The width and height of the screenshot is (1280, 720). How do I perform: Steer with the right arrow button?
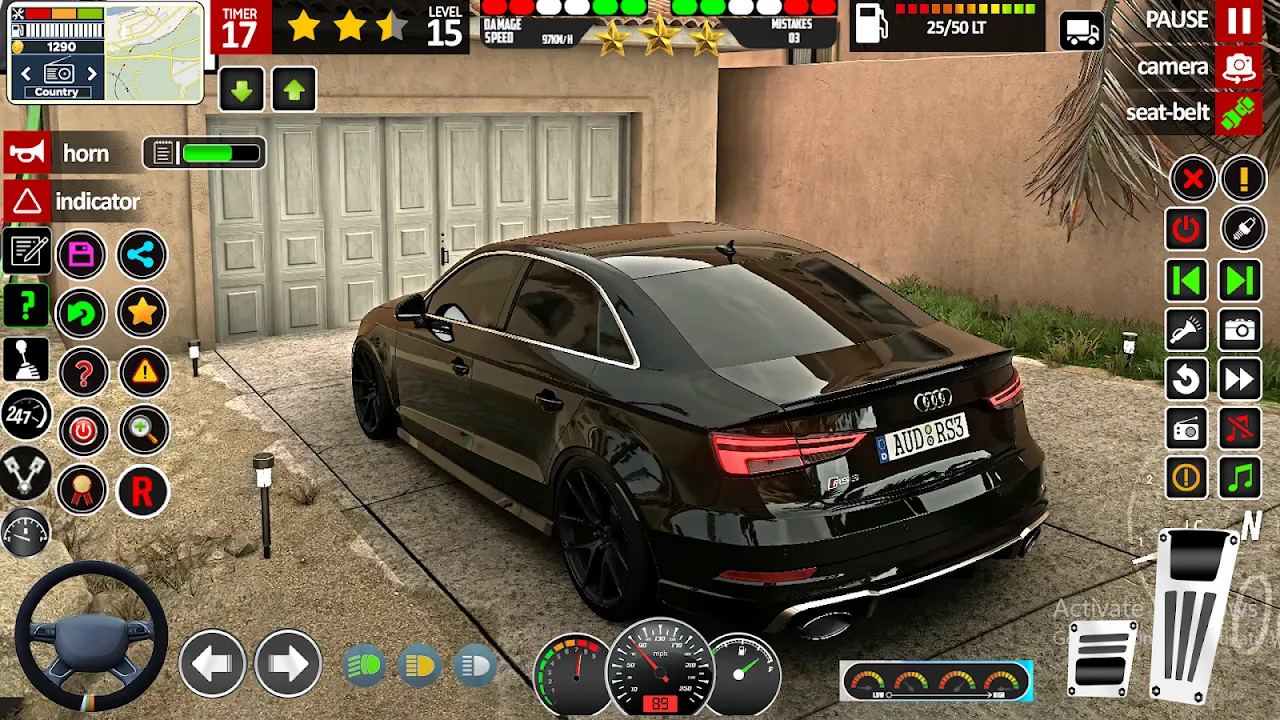point(287,664)
